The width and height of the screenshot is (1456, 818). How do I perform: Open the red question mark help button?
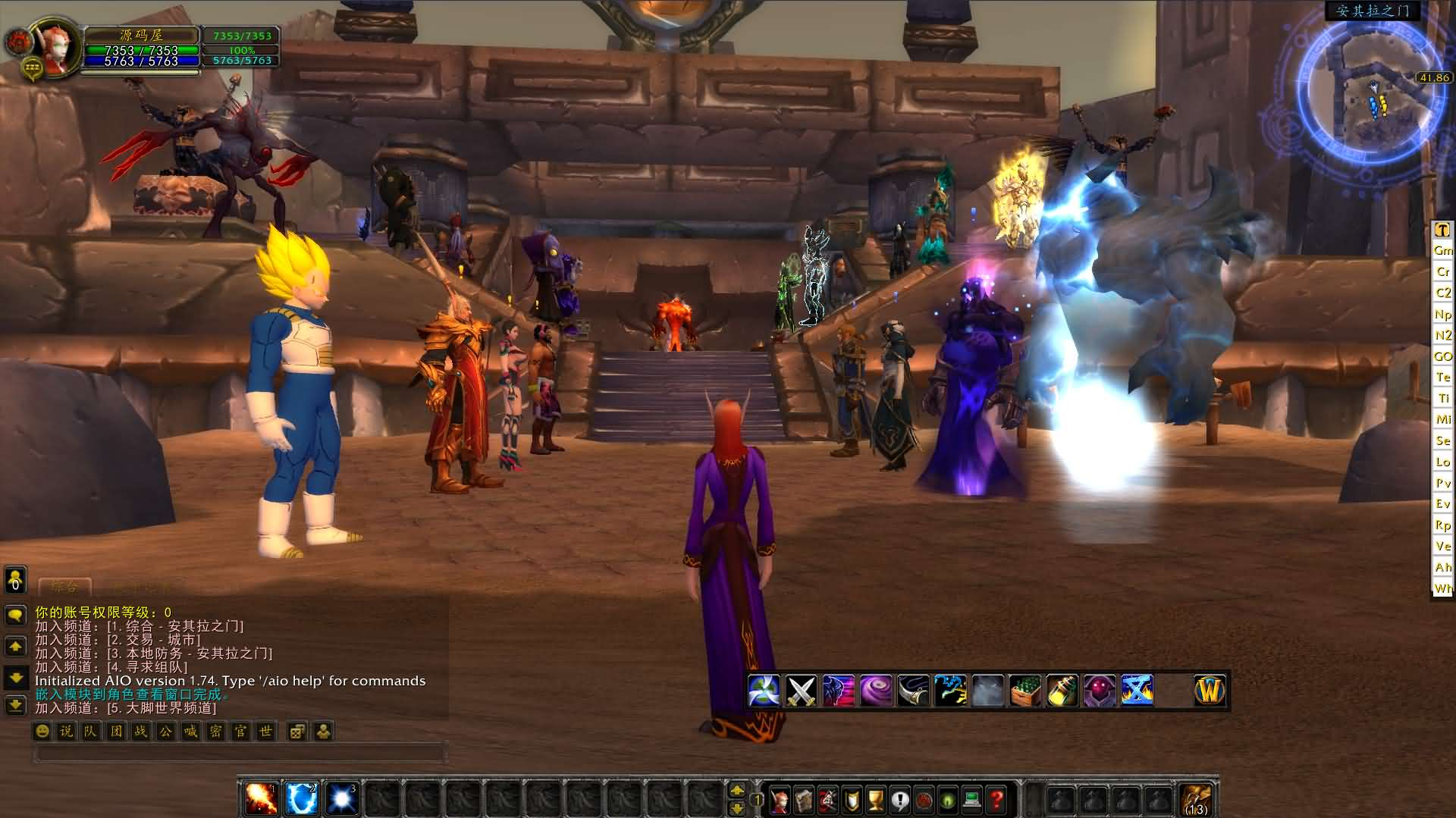click(996, 799)
